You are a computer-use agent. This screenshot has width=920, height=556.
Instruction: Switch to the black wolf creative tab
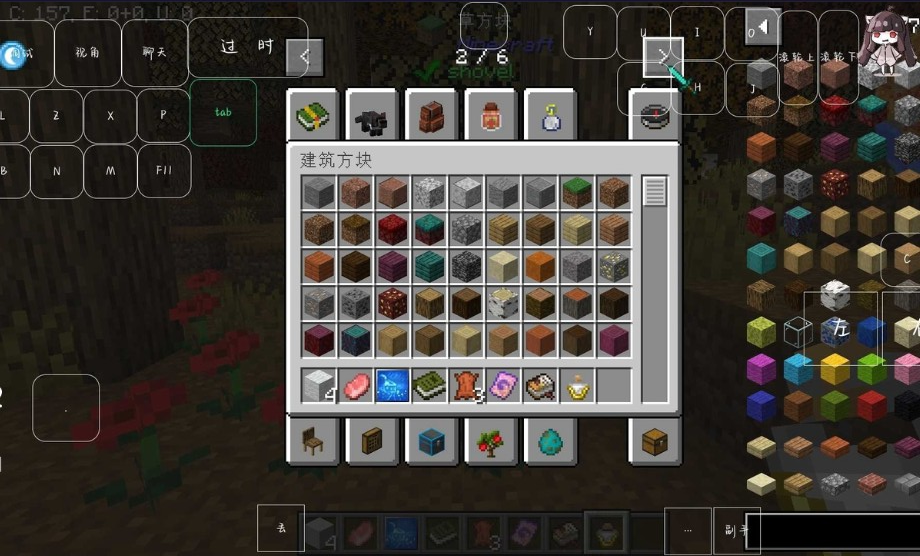(x=372, y=118)
